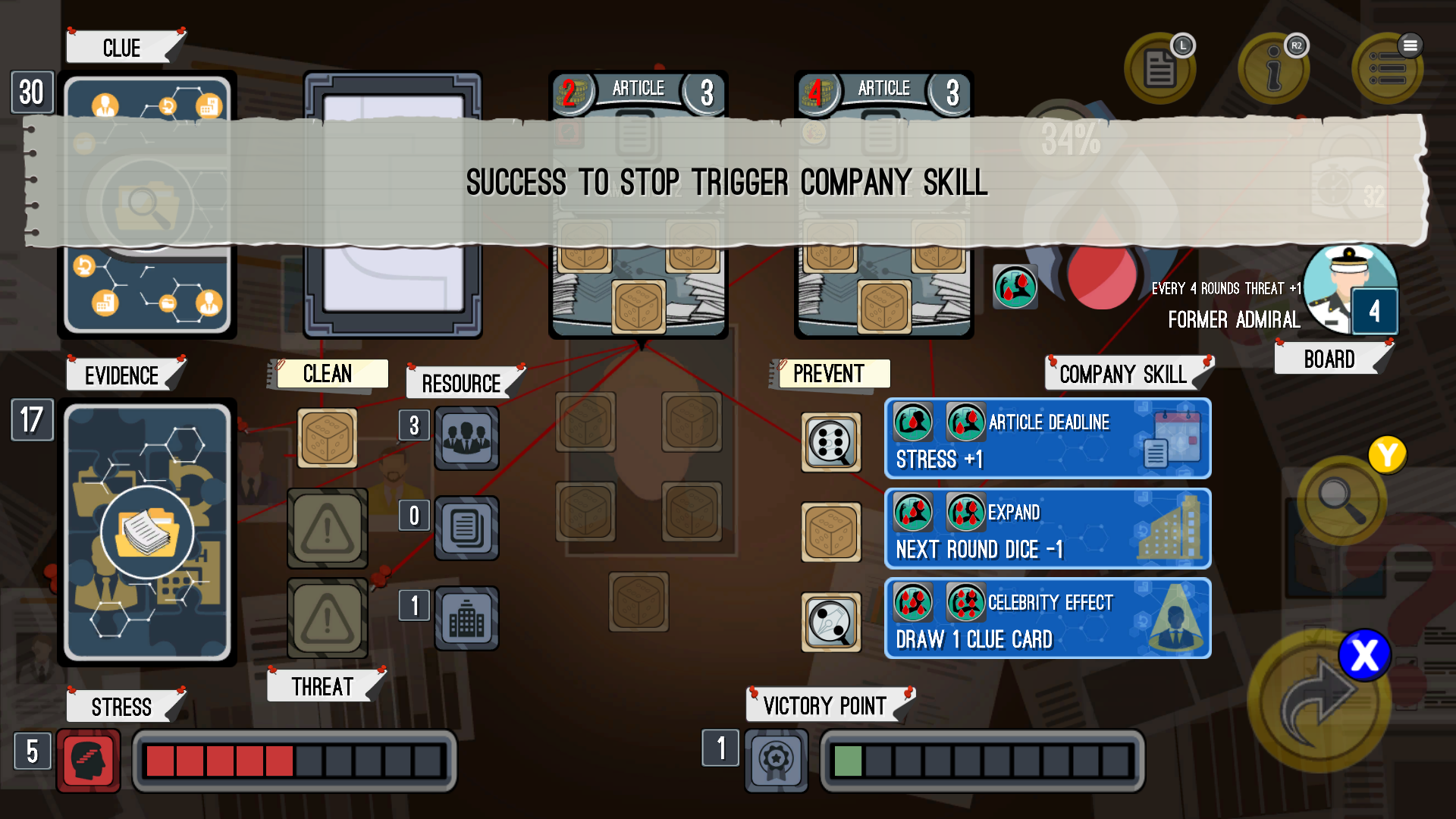The image size is (1456, 819).
Task: Pick the six-pip Prevent die
Action: point(831,442)
